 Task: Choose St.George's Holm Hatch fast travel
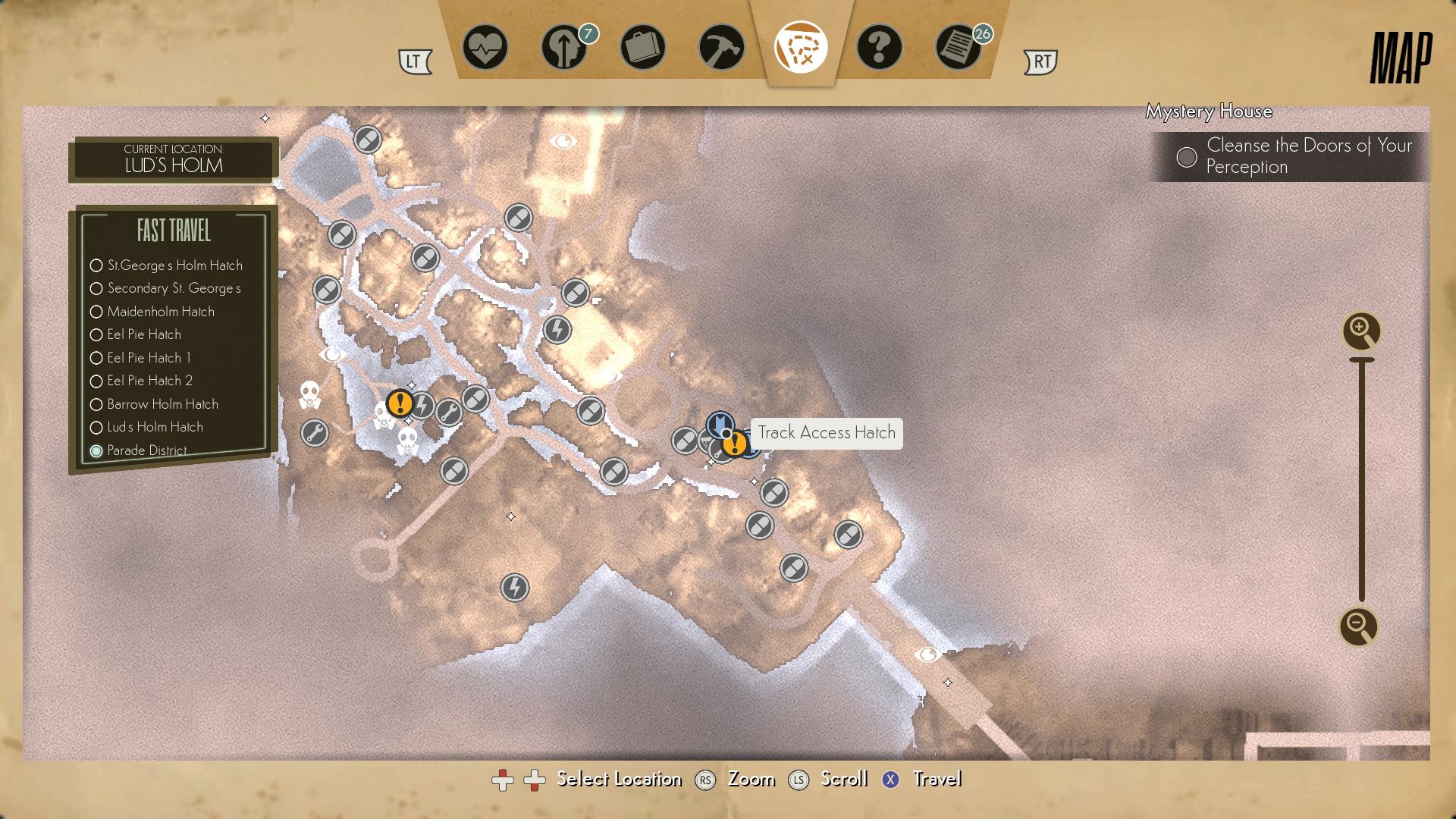(x=174, y=265)
